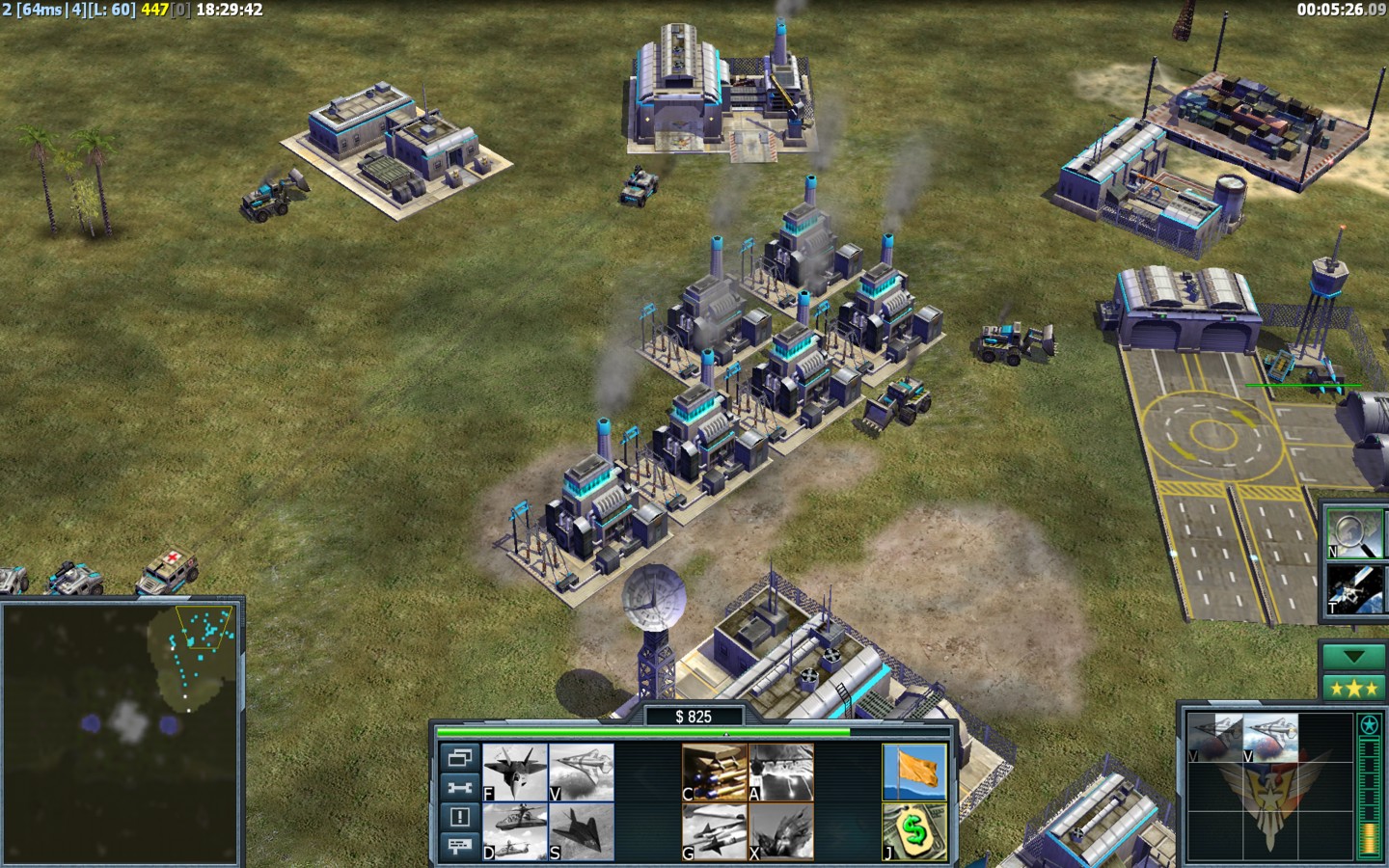Select the gunship aircraft upgrade (A)

pyautogui.click(x=781, y=772)
